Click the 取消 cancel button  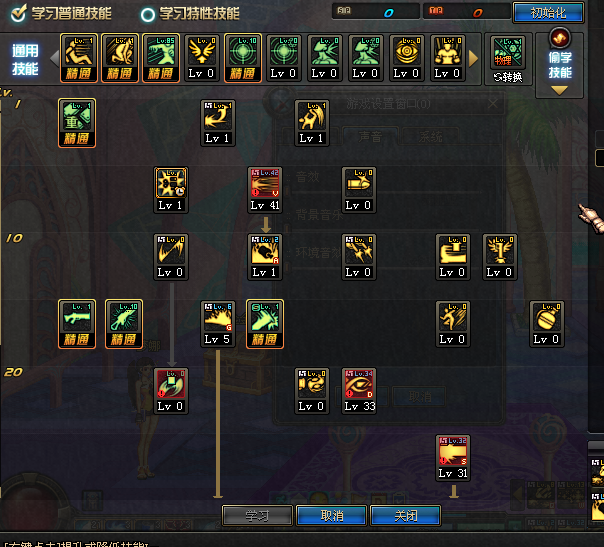coord(332,516)
